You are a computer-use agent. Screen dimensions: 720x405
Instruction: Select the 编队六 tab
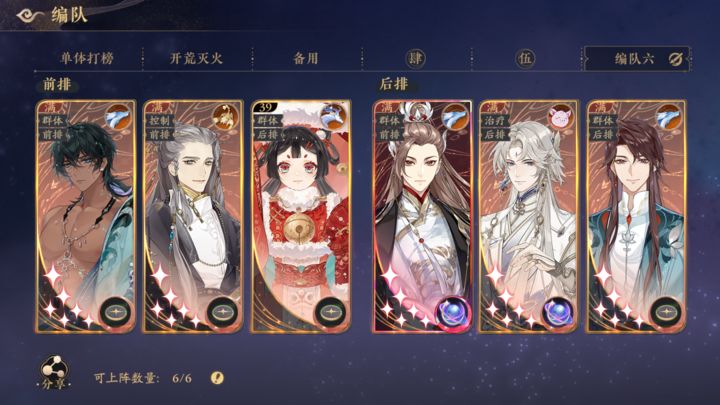pyautogui.click(x=632, y=58)
